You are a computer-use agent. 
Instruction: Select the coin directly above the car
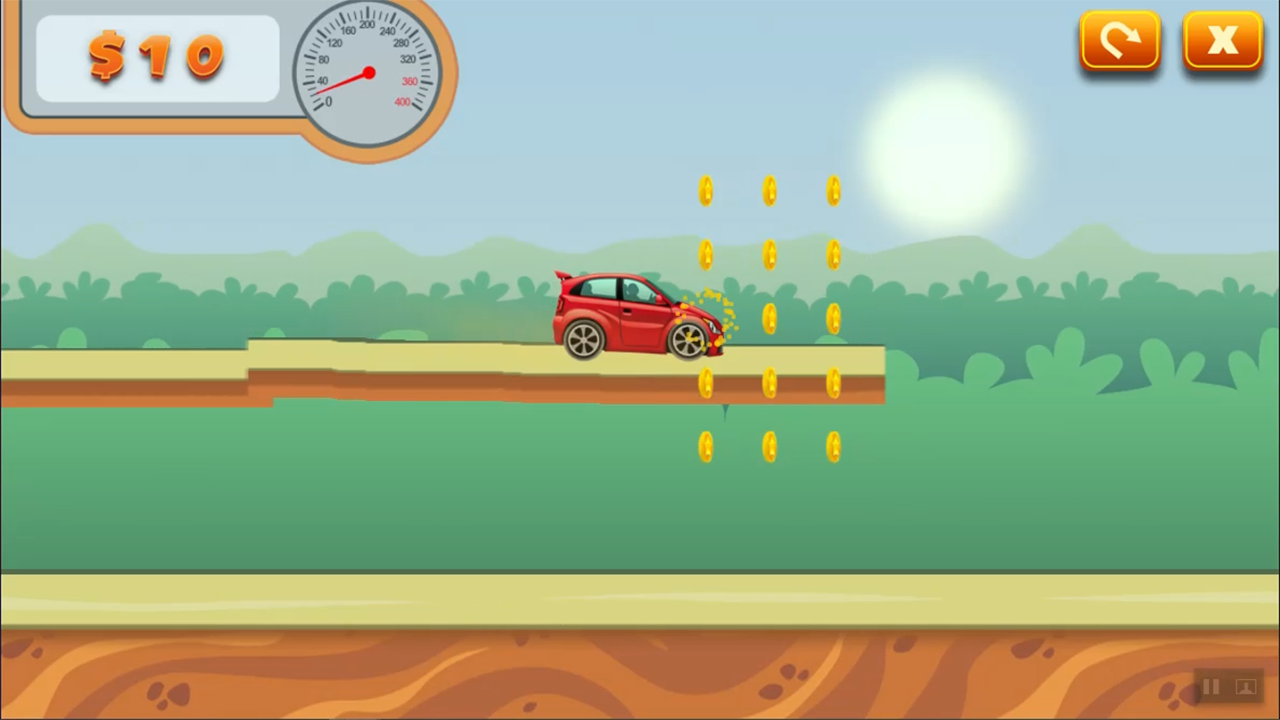coord(707,255)
